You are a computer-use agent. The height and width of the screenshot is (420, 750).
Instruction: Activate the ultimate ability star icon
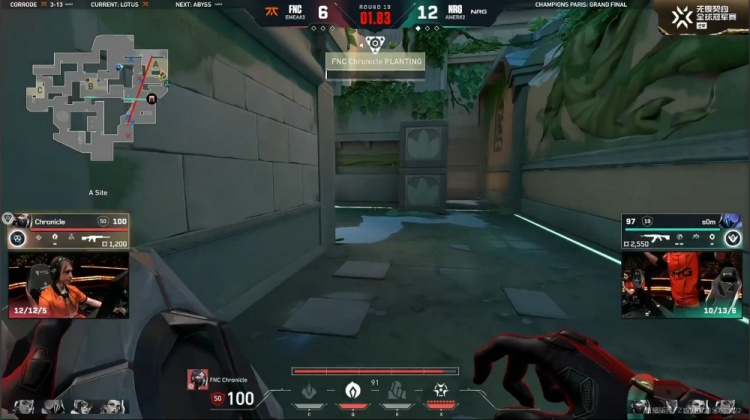(x=440, y=392)
